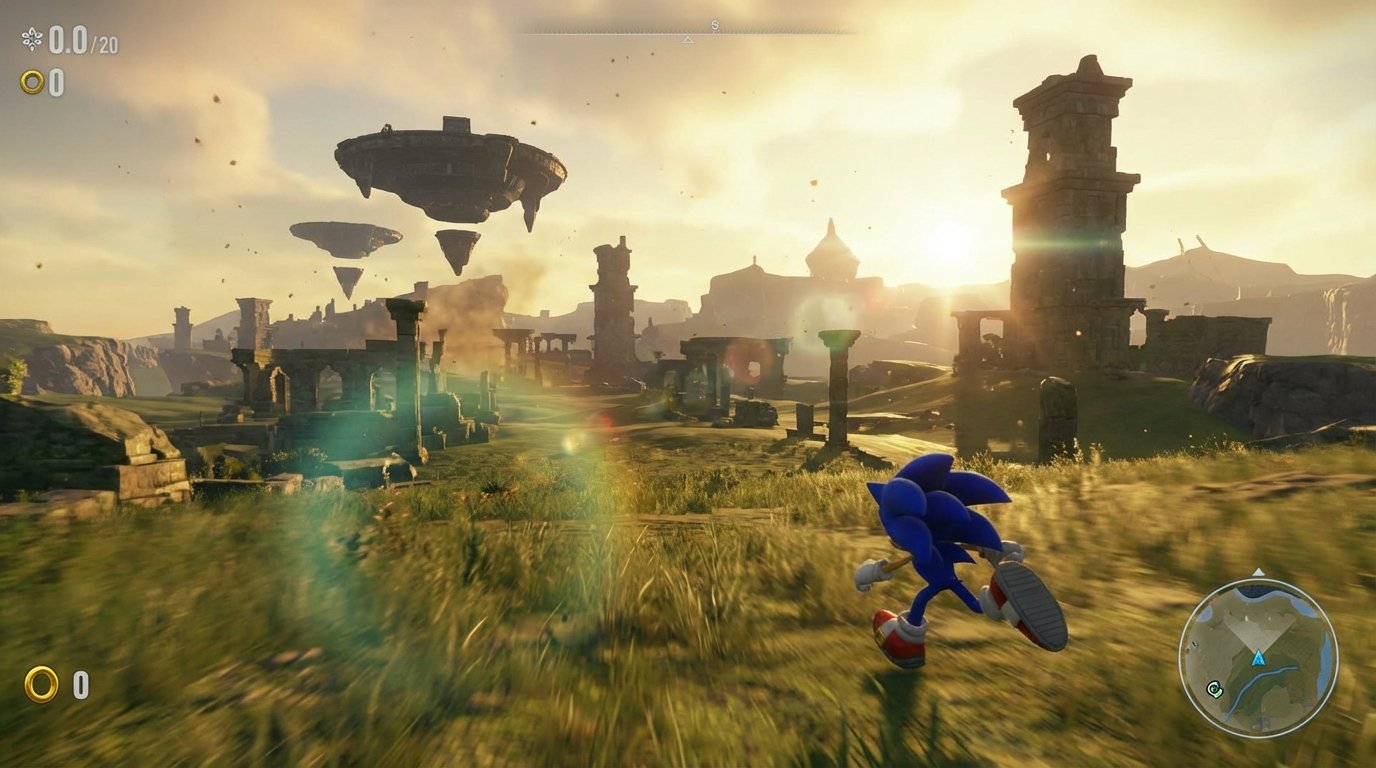Select the S marker on the compass bar
Screen dimensions: 1376x768
712,23
